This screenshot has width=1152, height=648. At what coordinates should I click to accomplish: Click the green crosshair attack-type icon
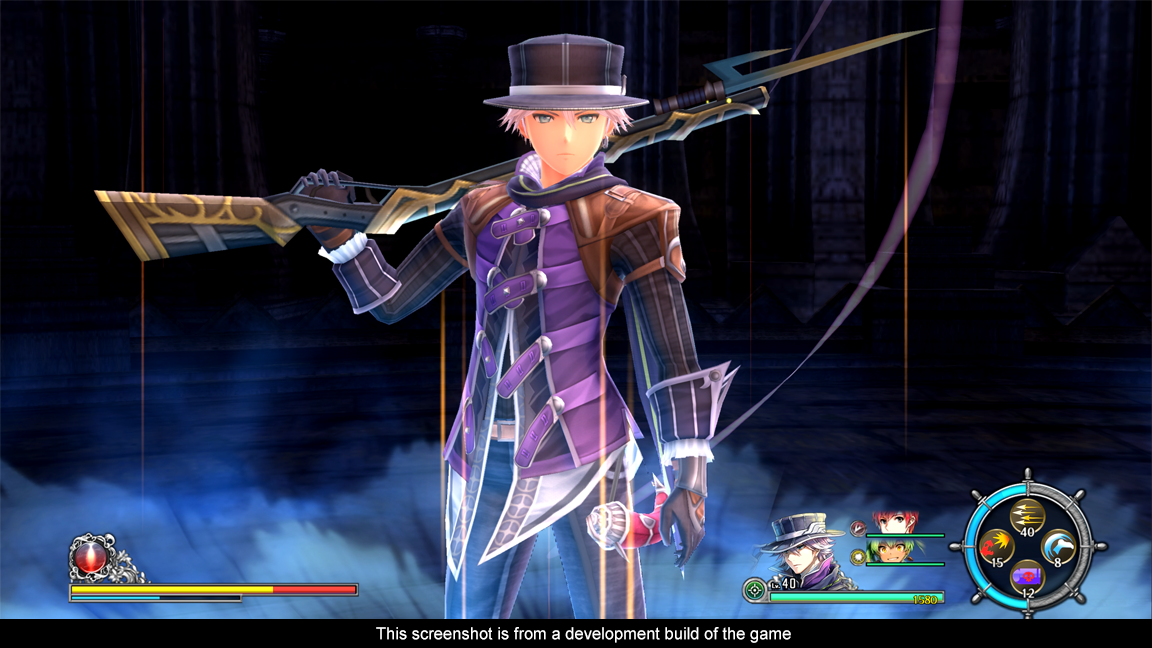tap(756, 590)
